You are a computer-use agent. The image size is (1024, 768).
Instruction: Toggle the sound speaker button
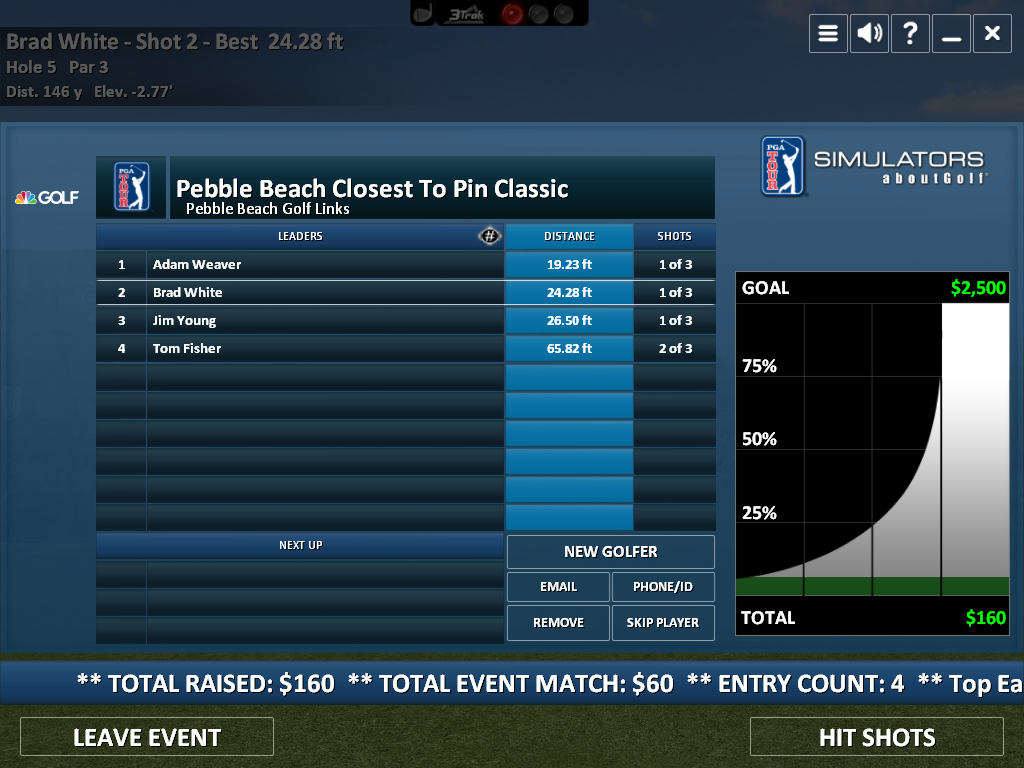pyautogui.click(x=869, y=34)
